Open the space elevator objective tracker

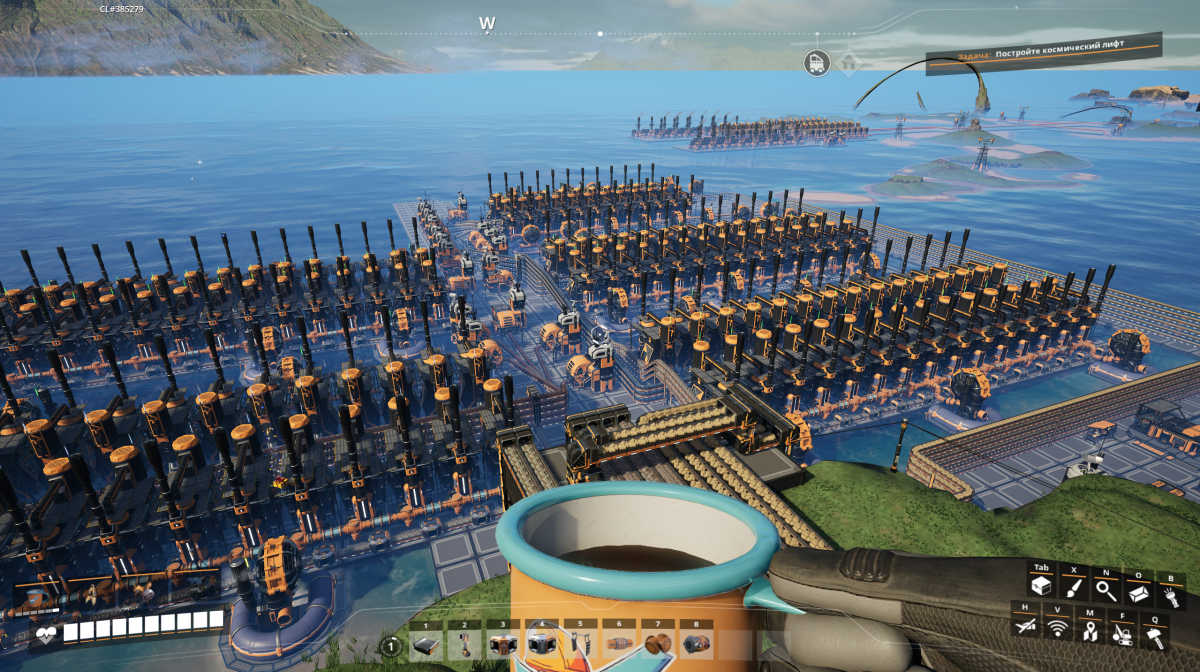click(1043, 54)
